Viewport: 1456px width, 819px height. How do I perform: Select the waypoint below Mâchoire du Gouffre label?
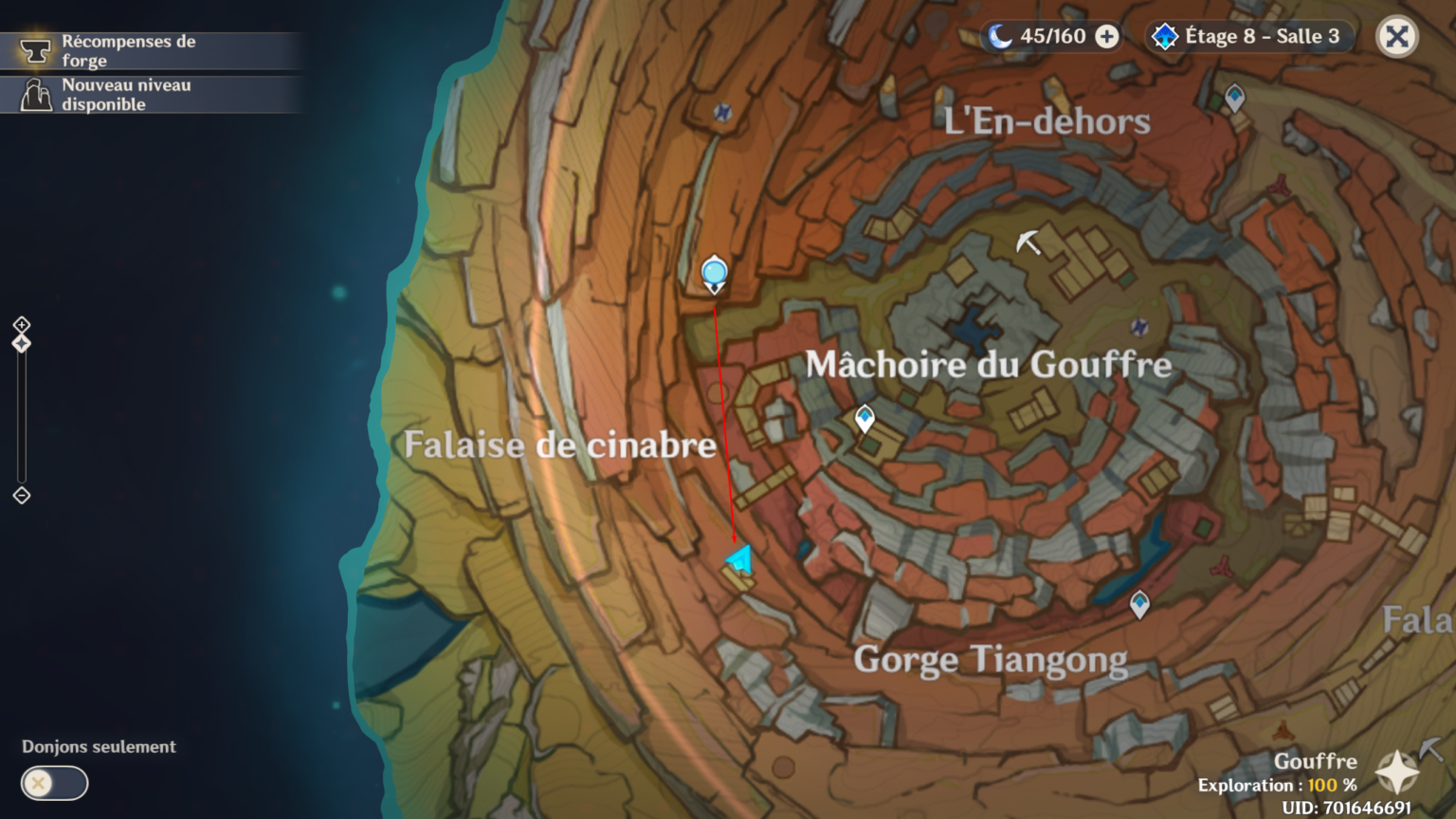864,418
